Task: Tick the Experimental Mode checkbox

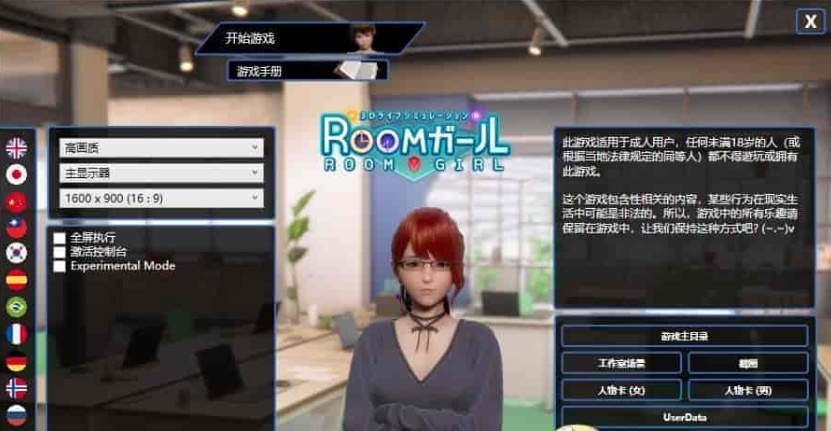Action: (60, 266)
